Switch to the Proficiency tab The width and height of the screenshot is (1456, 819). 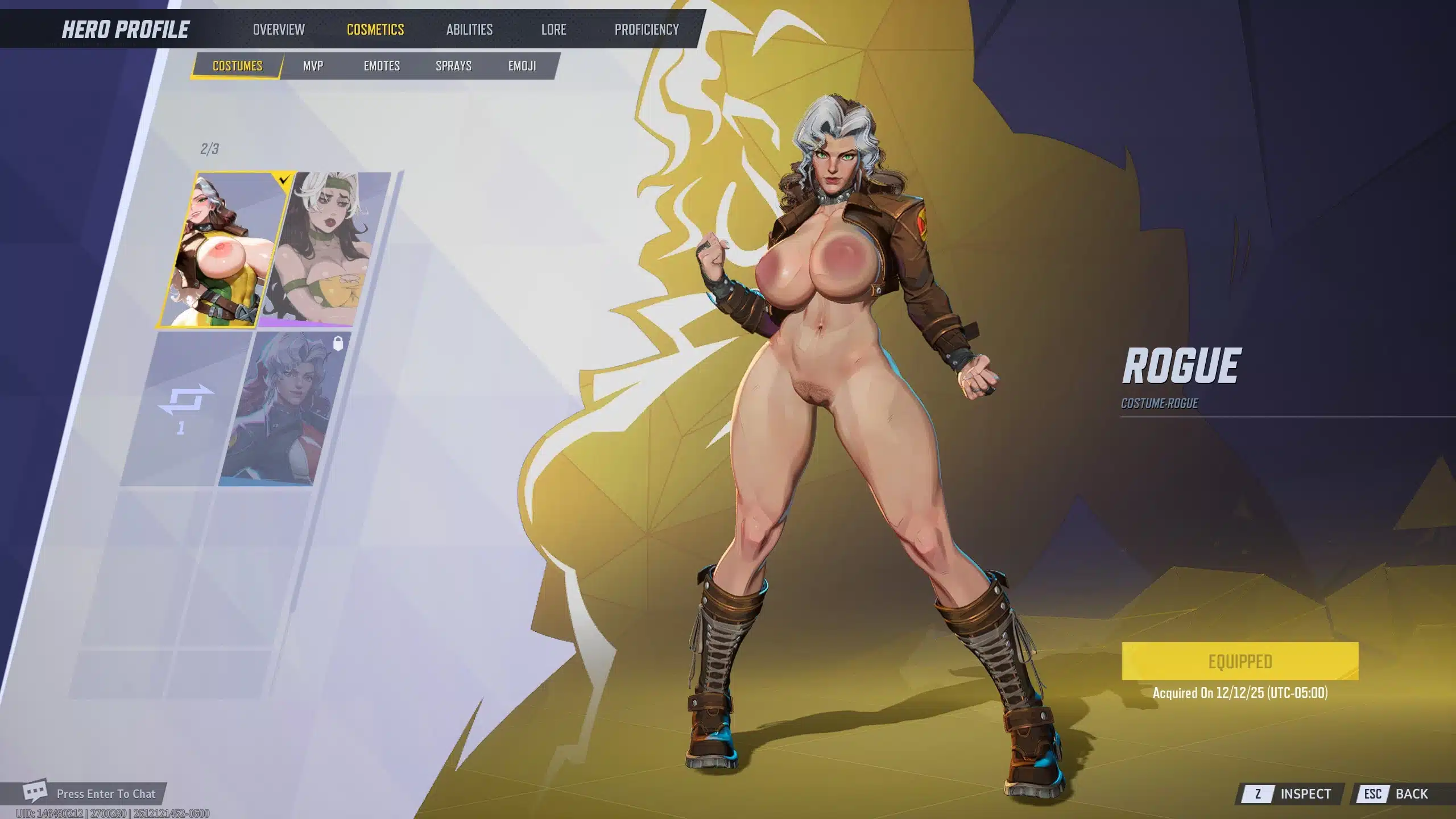click(647, 30)
